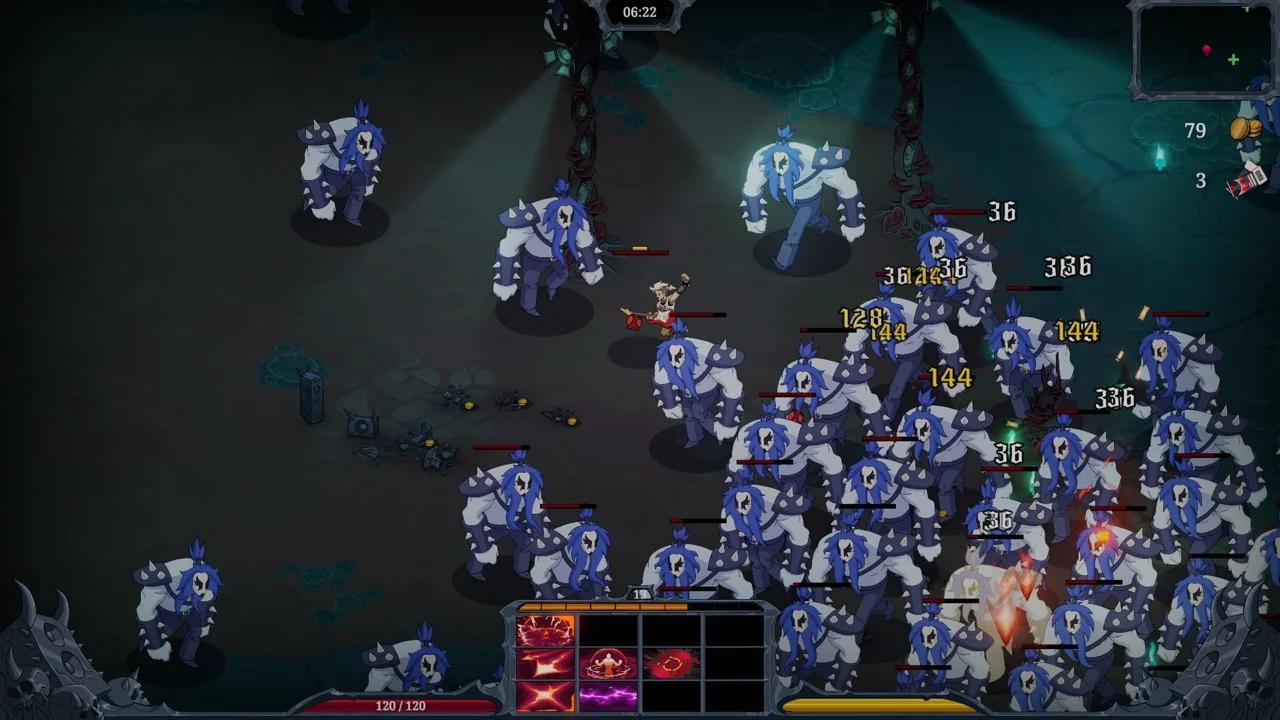
Task: Select the purple lightning ability icon
Action: [x=608, y=695]
